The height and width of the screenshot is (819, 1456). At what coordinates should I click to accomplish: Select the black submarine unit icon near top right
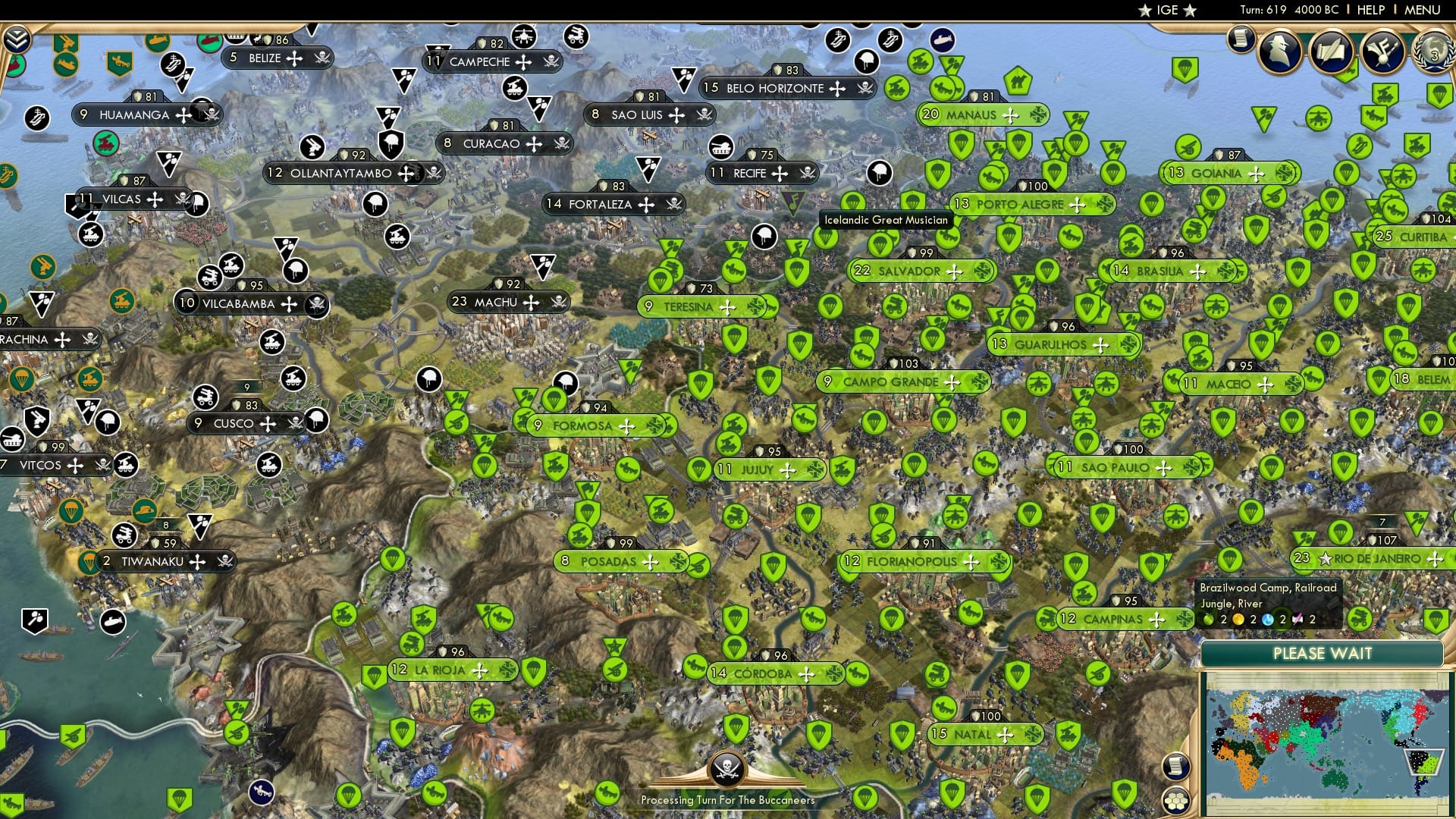(x=942, y=39)
